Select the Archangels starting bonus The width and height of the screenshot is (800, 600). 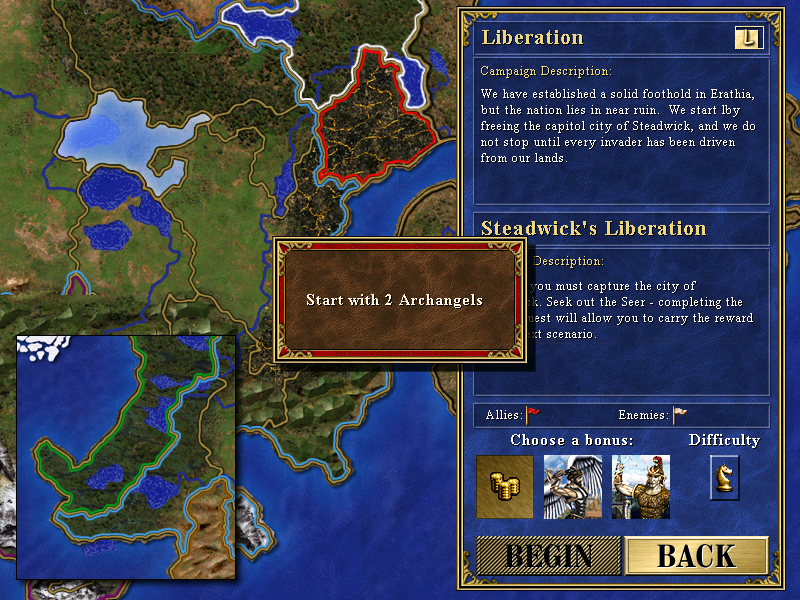coord(573,487)
